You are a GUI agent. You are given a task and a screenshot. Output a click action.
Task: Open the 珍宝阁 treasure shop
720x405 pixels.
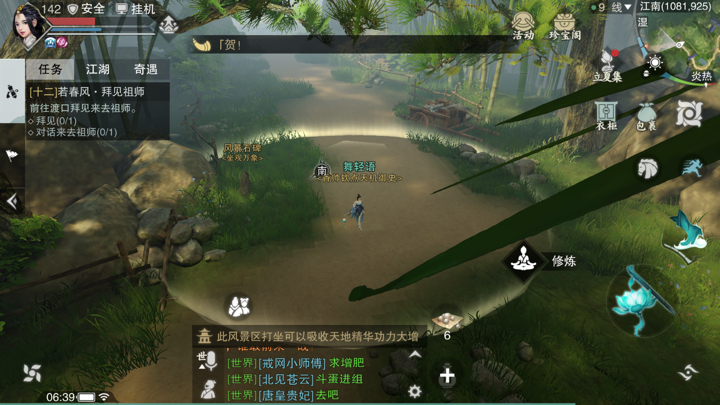click(565, 24)
